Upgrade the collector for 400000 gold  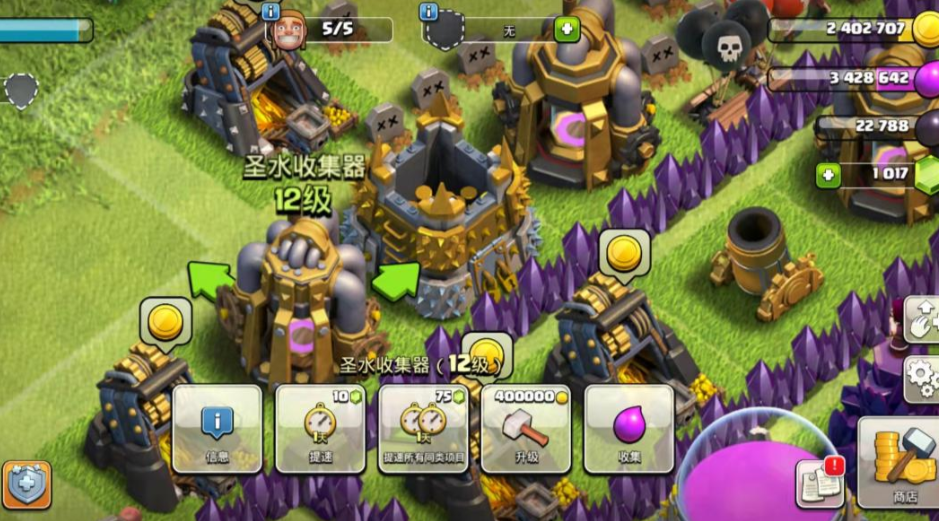(x=526, y=429)
